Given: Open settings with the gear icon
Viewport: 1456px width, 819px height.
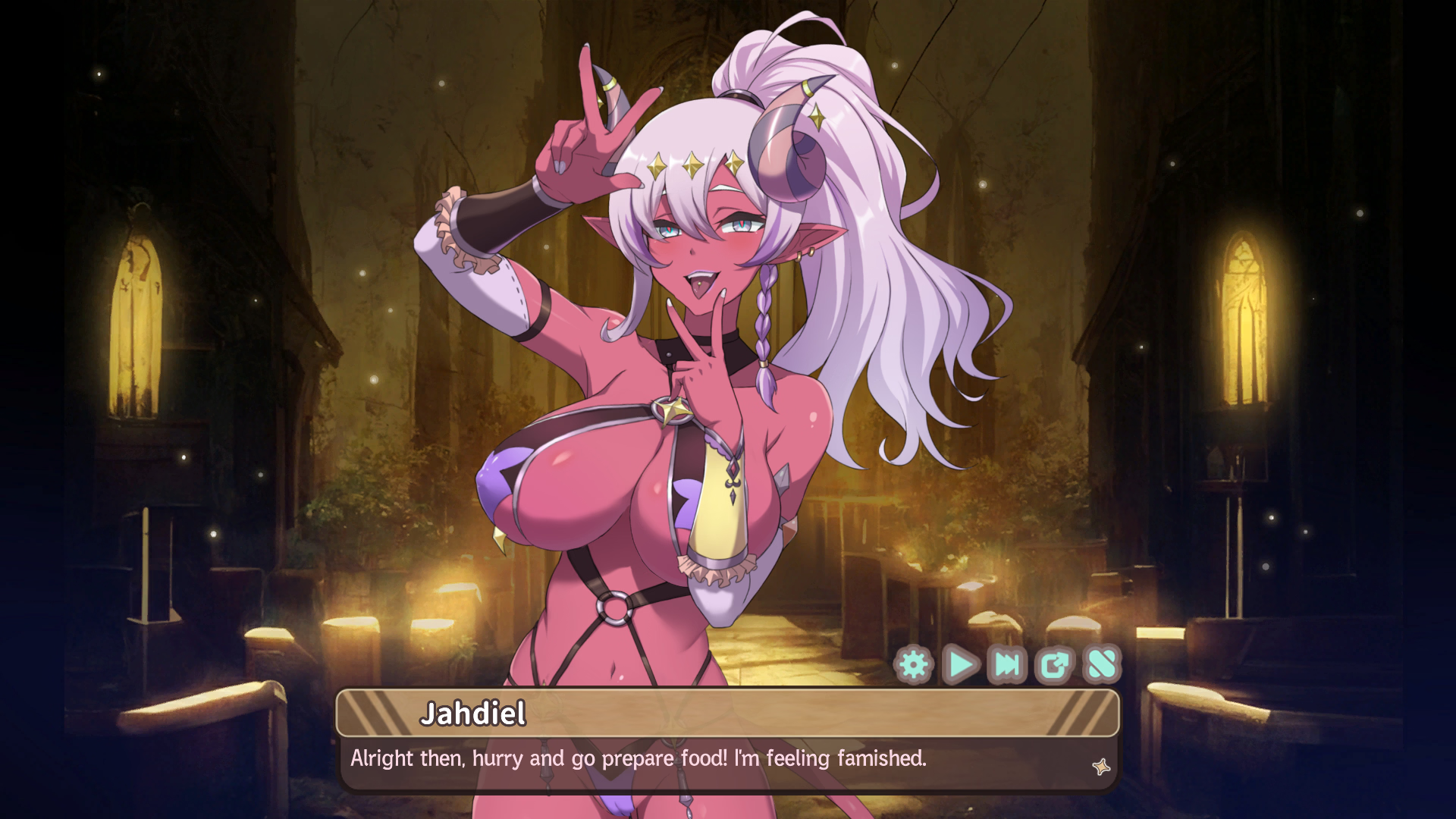Looking at the screenshot, I should (914, 665).
